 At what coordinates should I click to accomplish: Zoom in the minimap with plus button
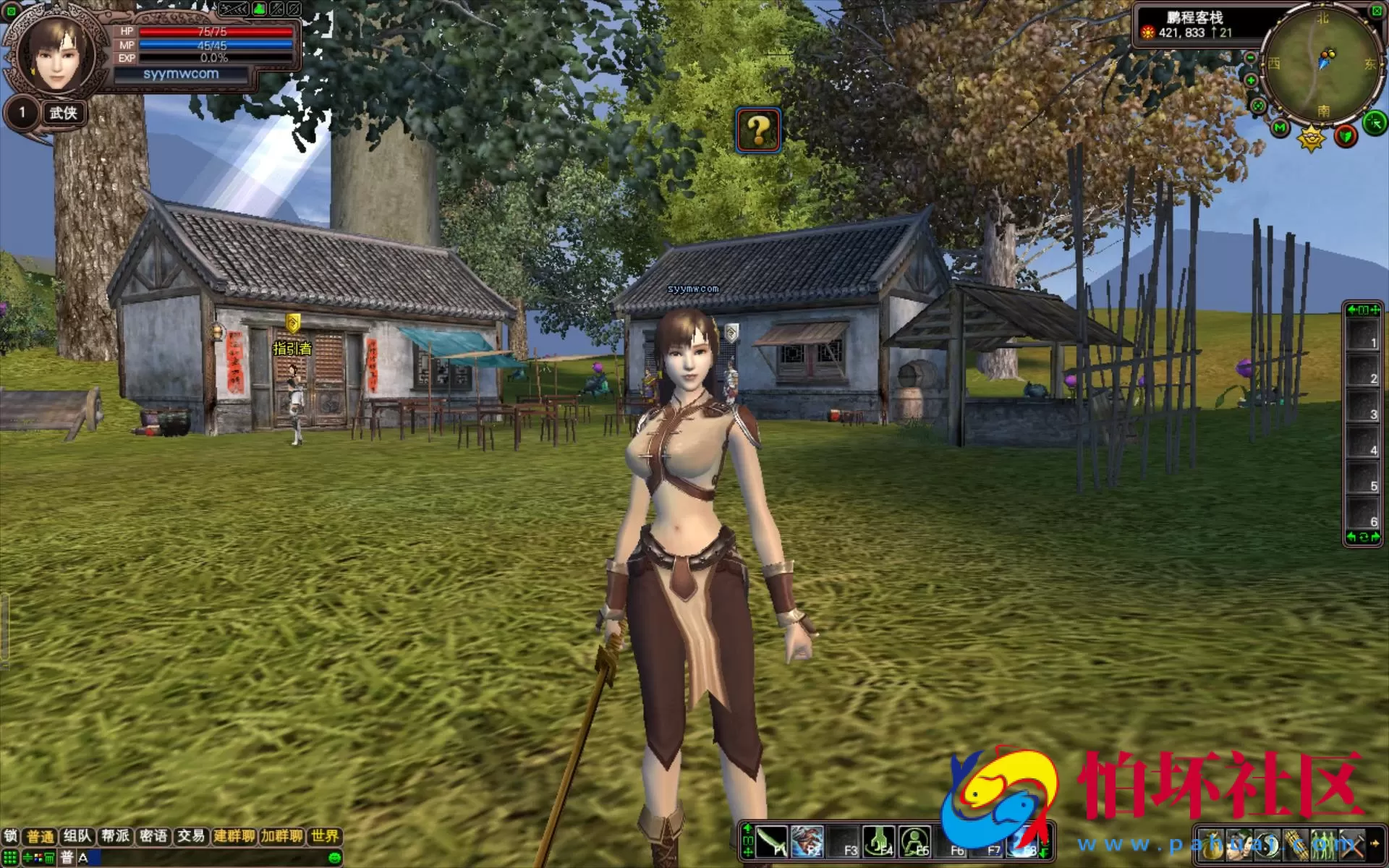point(1251,80)
